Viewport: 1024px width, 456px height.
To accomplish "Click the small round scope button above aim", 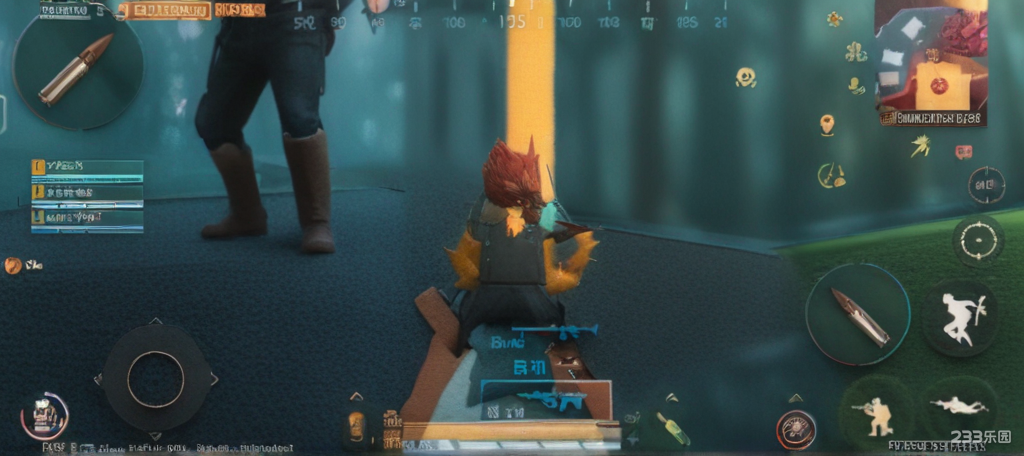I will 985,185.
